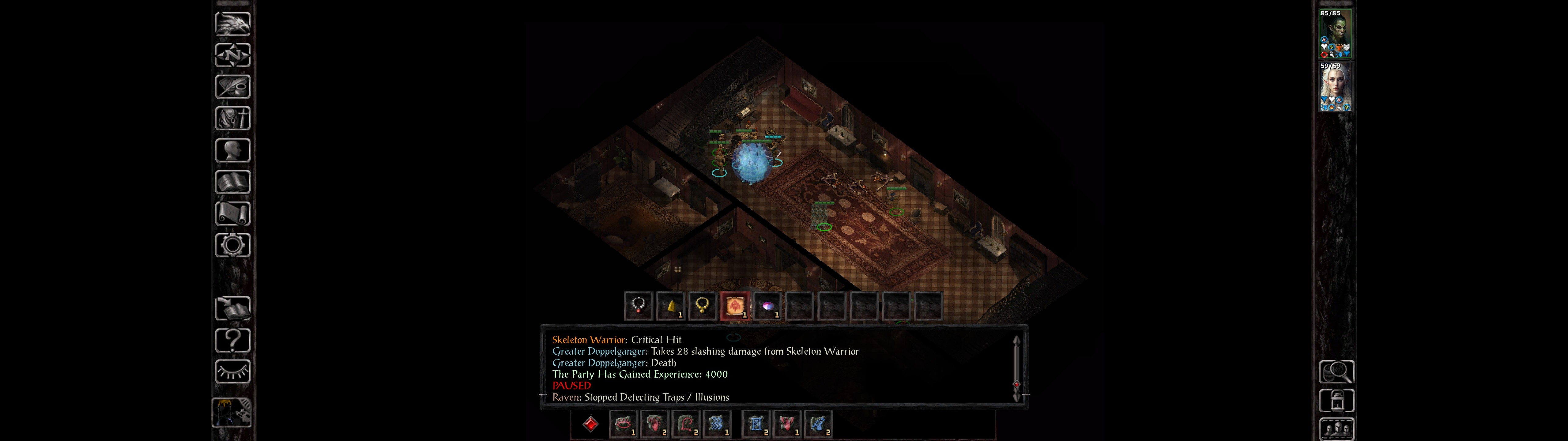Open the options gear button

coord(232,245)
